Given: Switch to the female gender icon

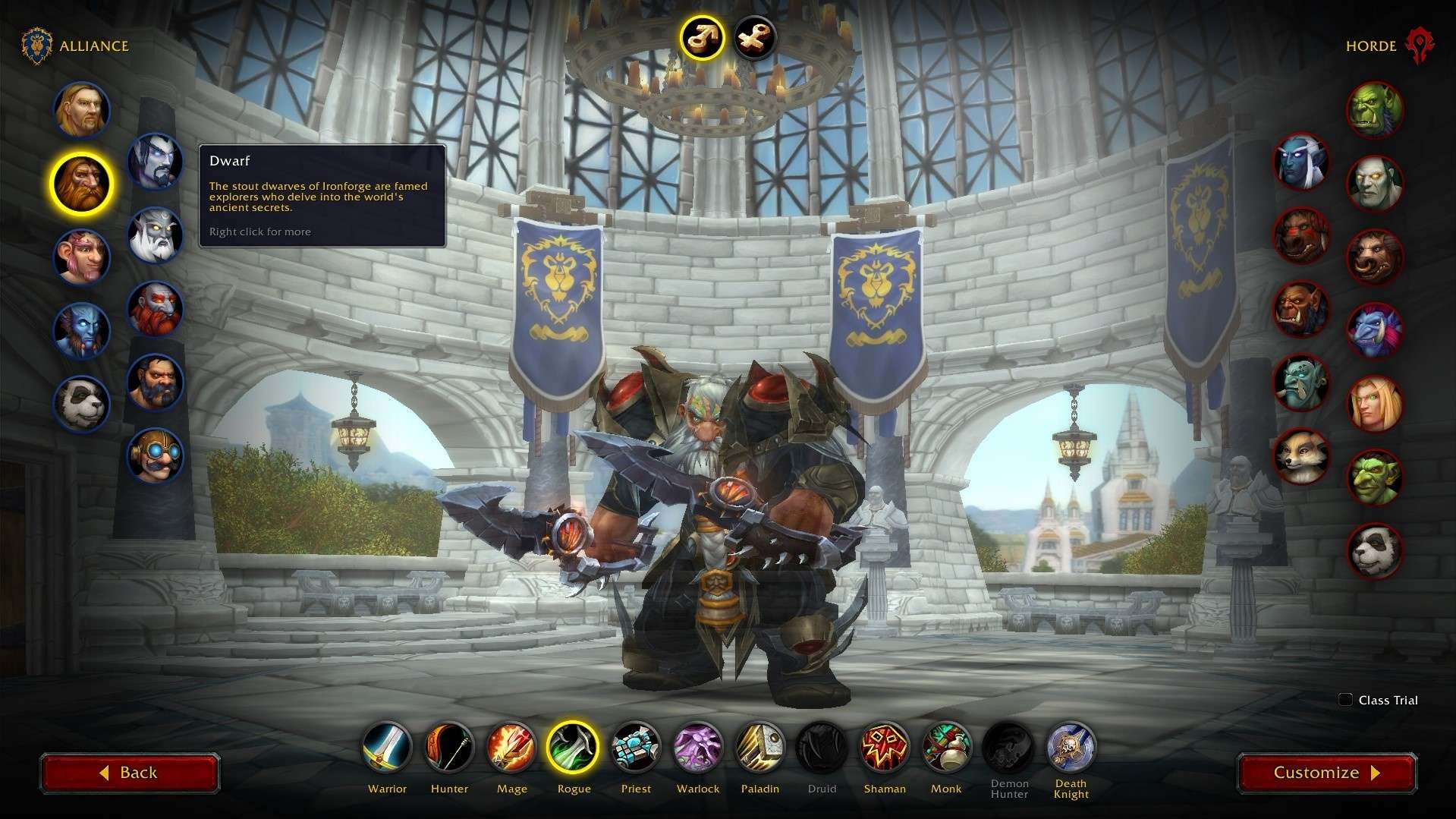Looking at the screenshot, I should click(x=755, y=36).
